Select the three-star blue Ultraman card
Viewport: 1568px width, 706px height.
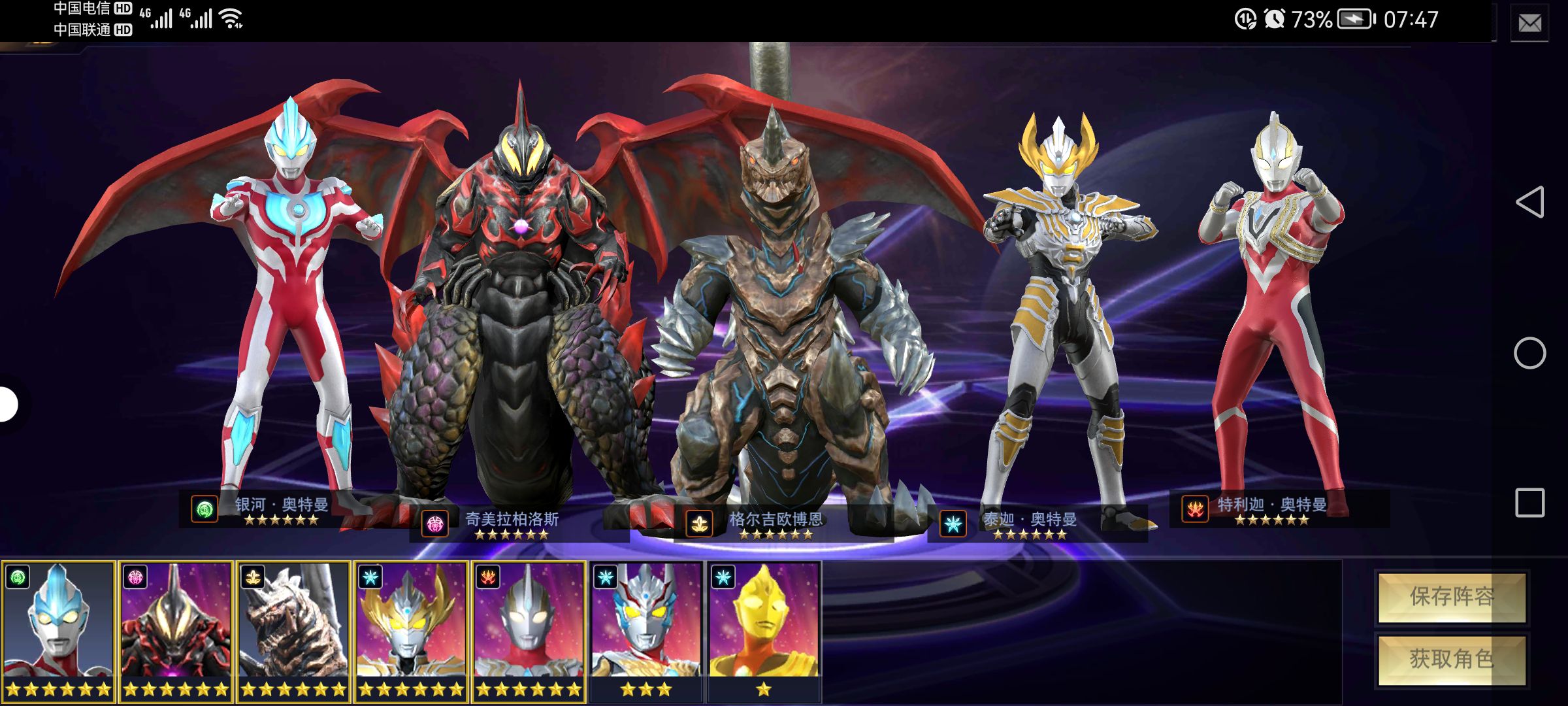point(646,630)
